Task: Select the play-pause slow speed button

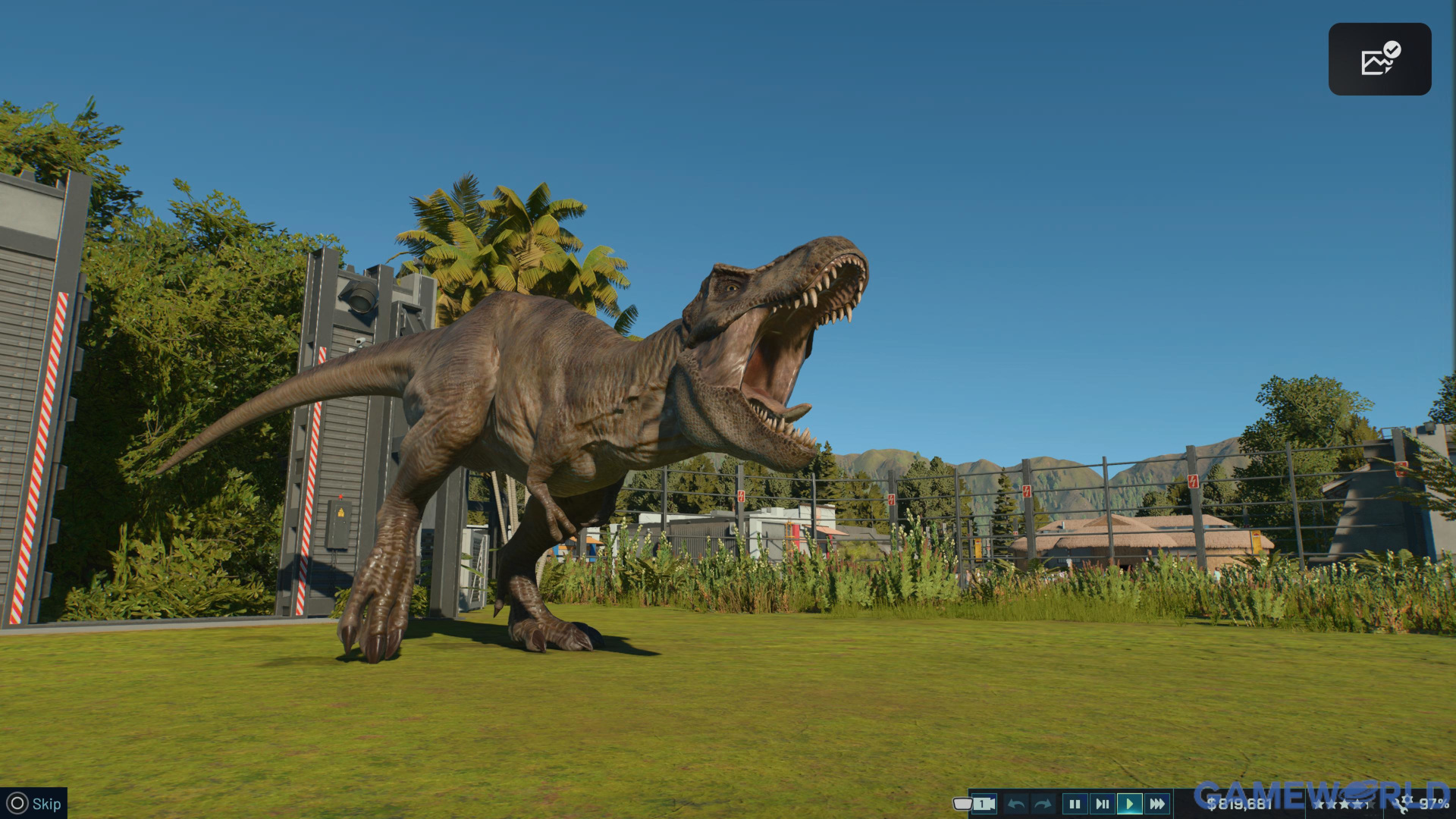Action: pos(1102,804)
